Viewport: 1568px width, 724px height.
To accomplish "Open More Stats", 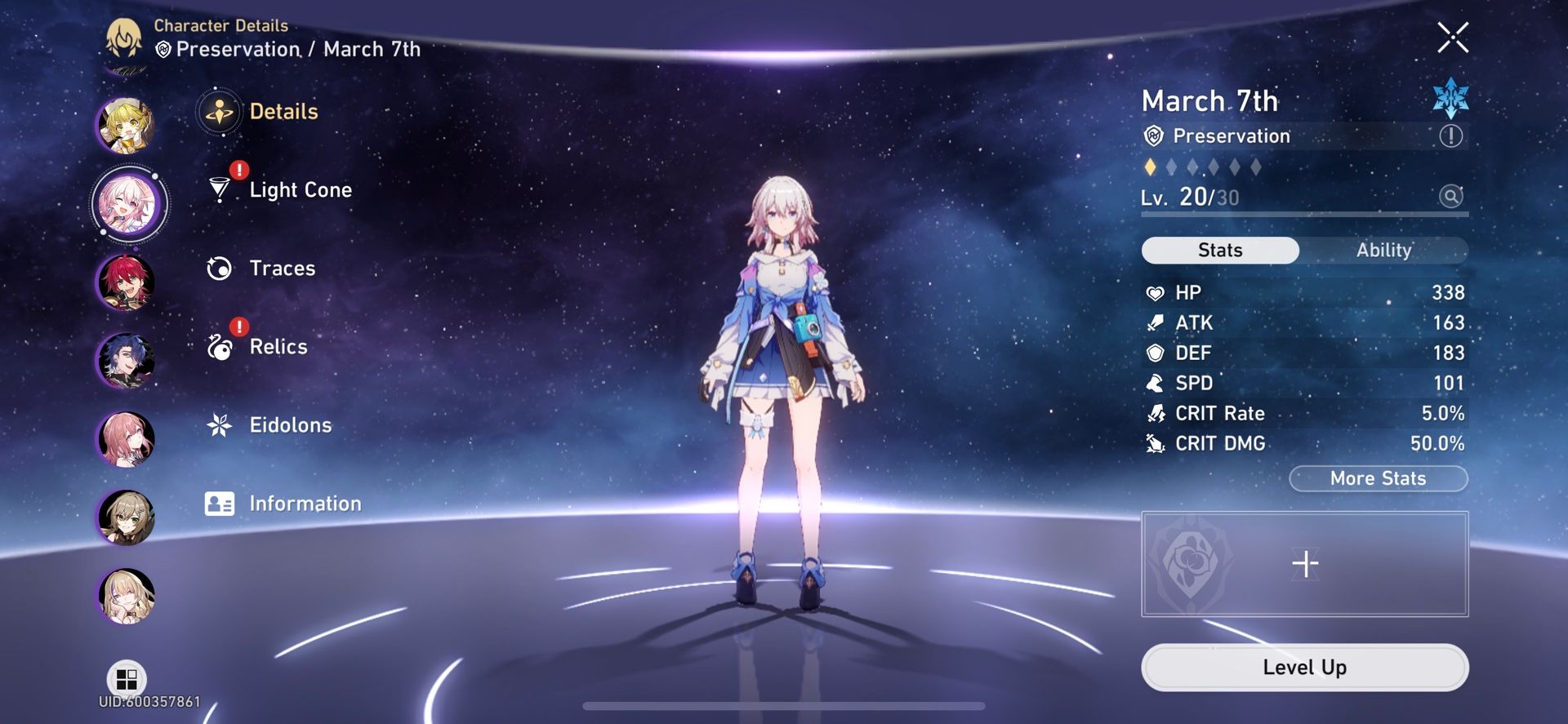I will [1378, 478].
